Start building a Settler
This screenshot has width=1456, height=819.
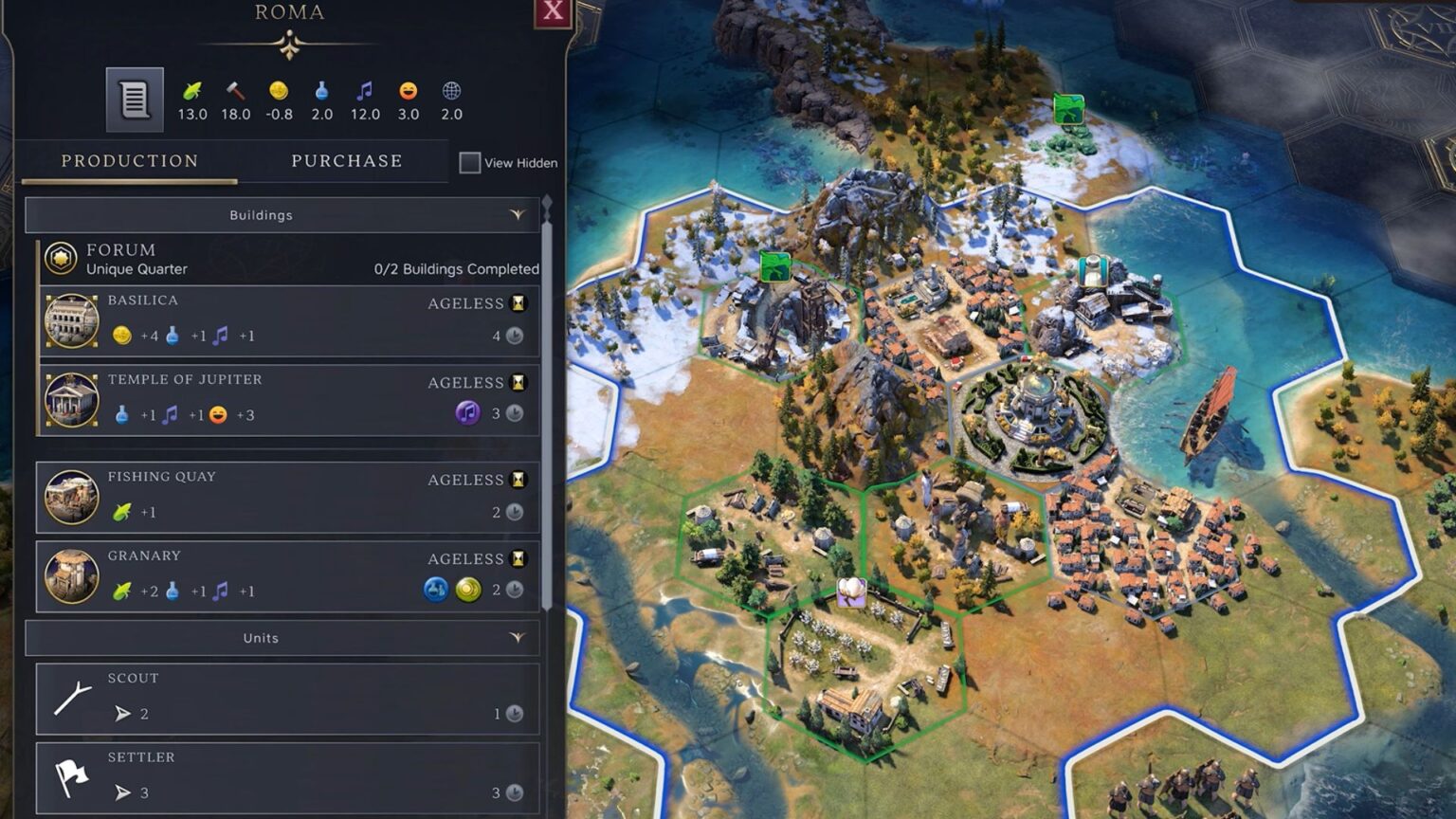click(284, 777)
